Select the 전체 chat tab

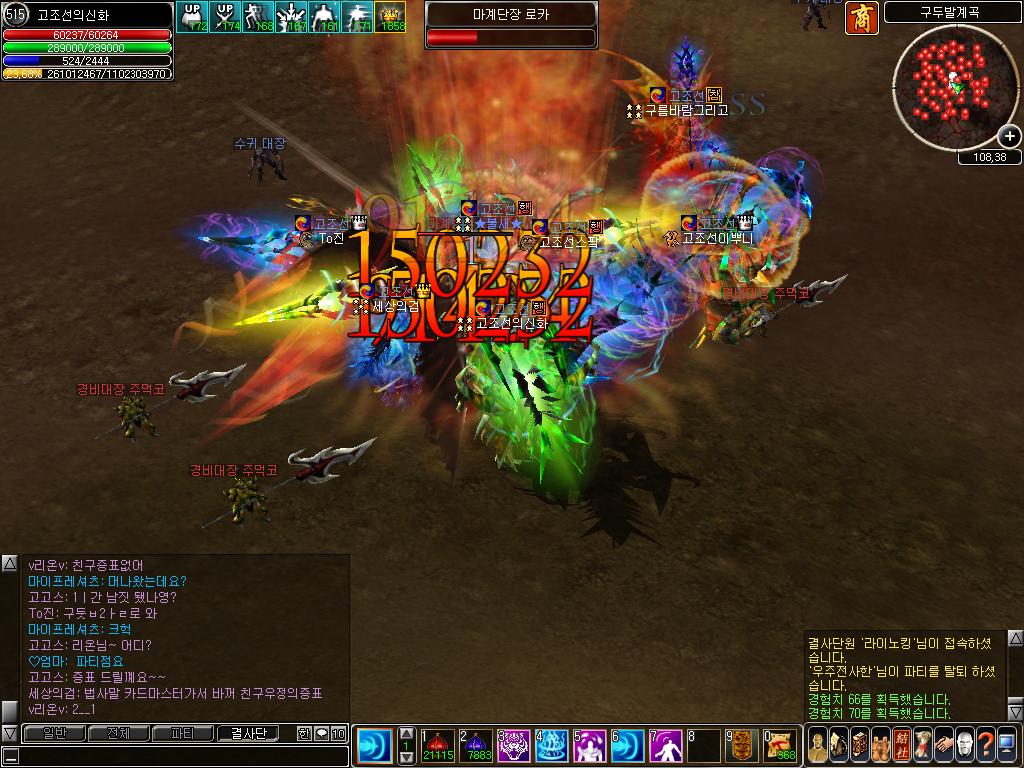tap(119, 733)
